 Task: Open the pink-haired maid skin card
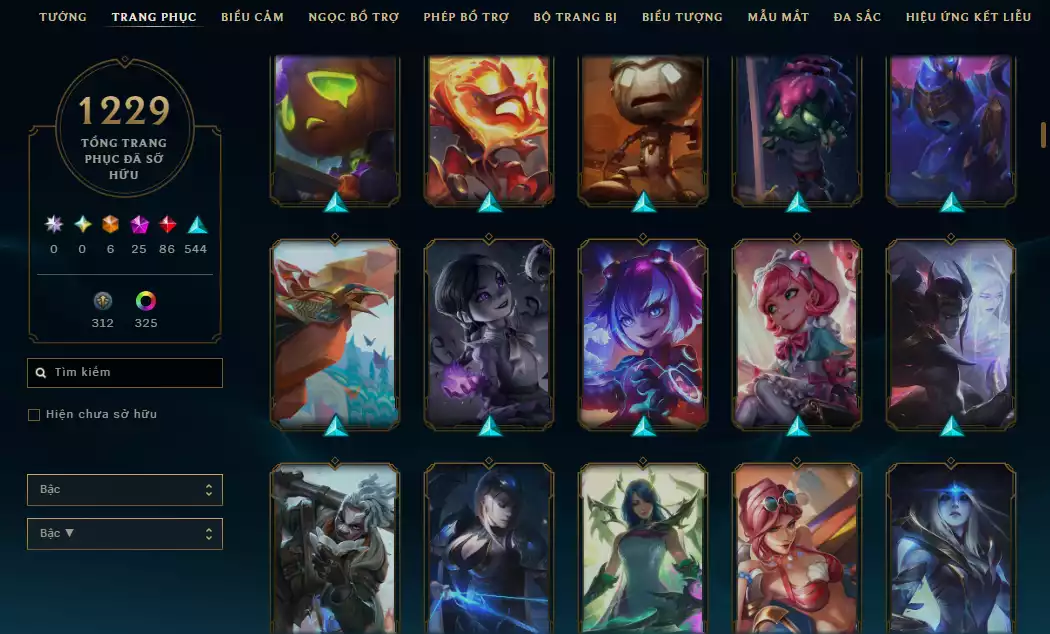pos(797,333)
